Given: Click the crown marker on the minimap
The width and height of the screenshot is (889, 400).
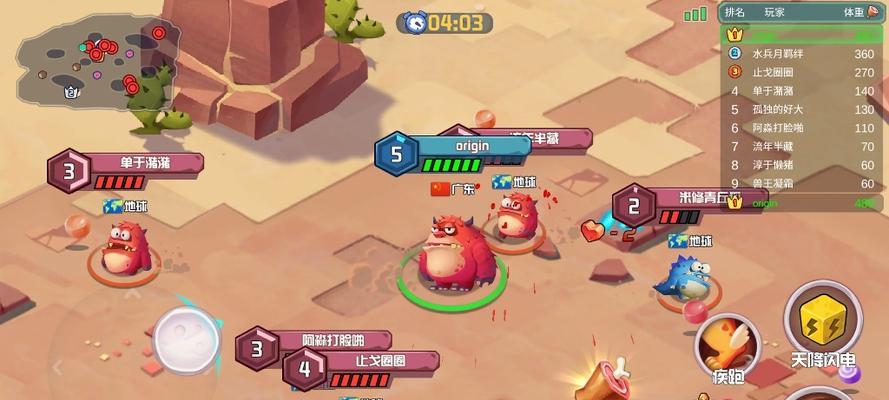Looking at the screenshot, I should [71, 91].
